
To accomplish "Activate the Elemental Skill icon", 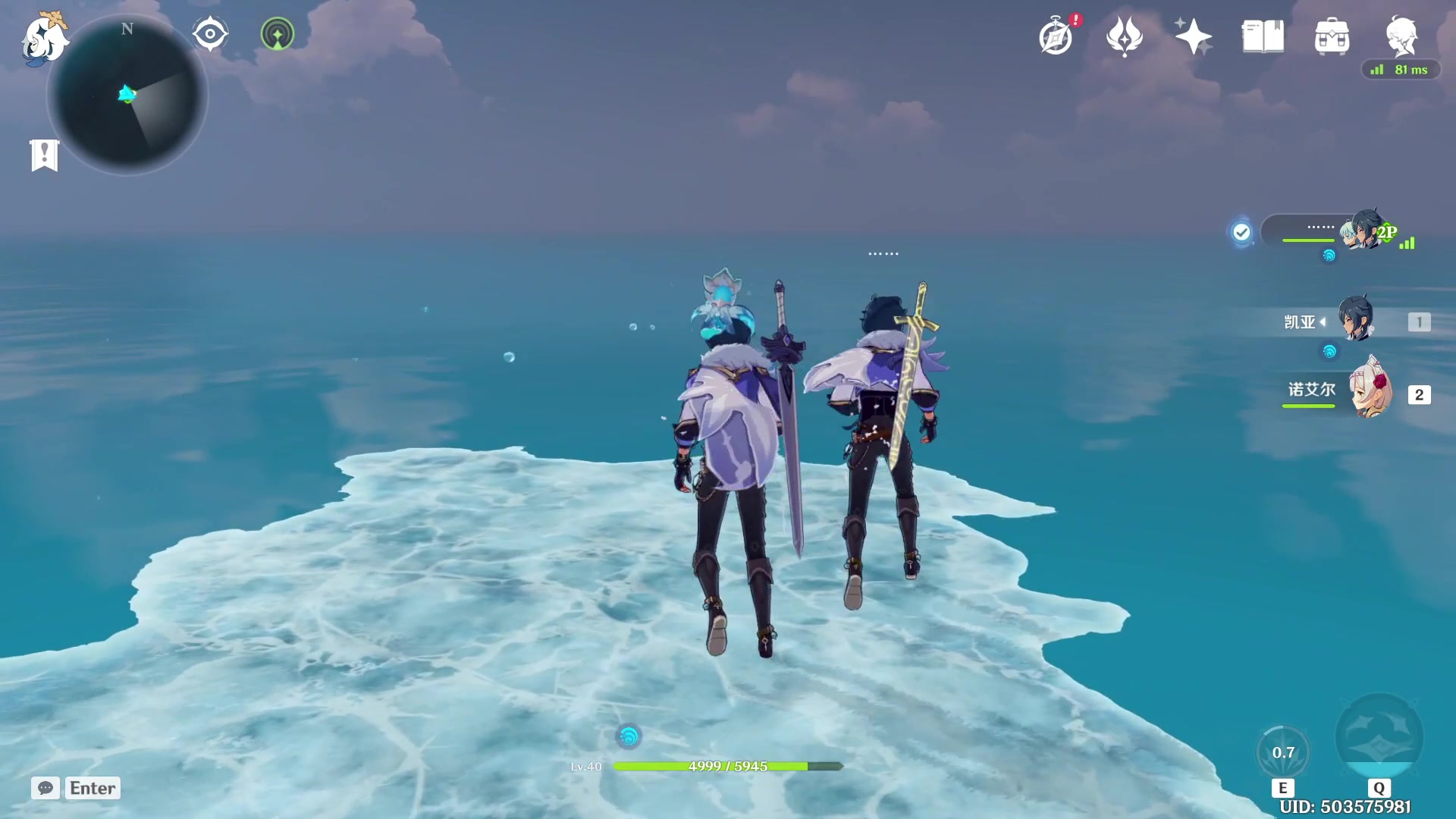I will [x=1283, y=753].
